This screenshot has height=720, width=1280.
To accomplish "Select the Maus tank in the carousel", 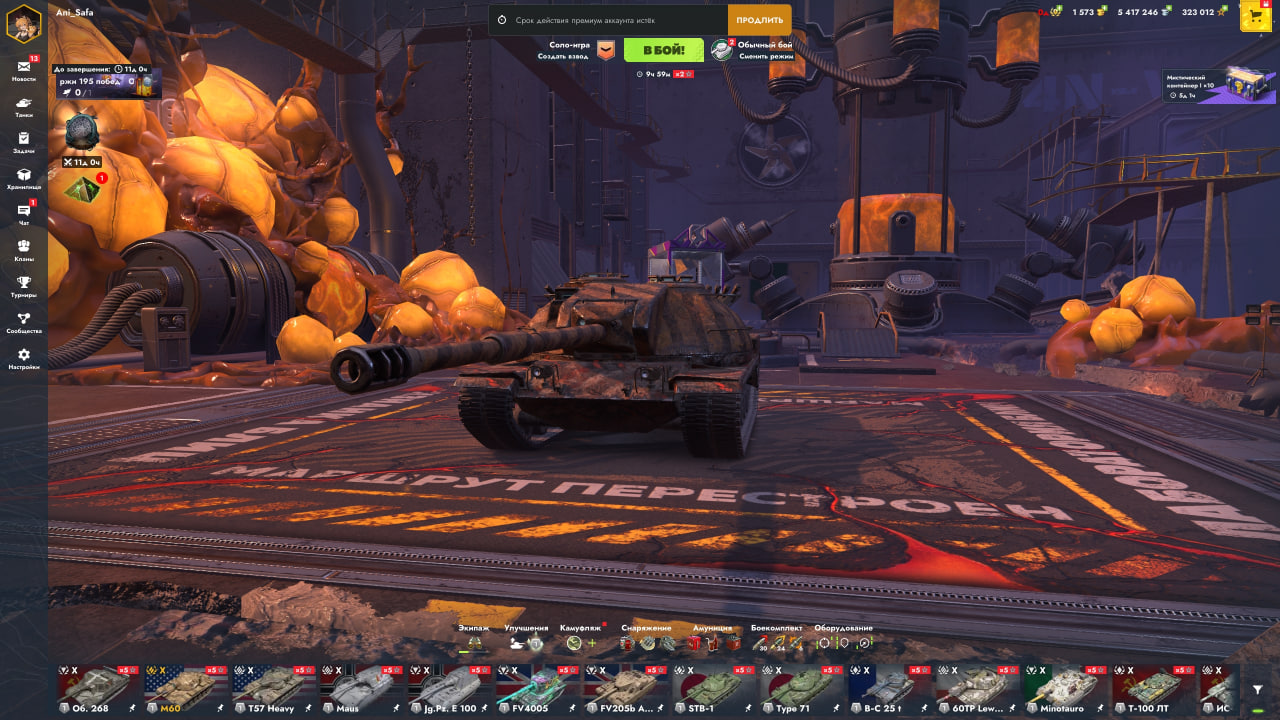I will (360, 688).
